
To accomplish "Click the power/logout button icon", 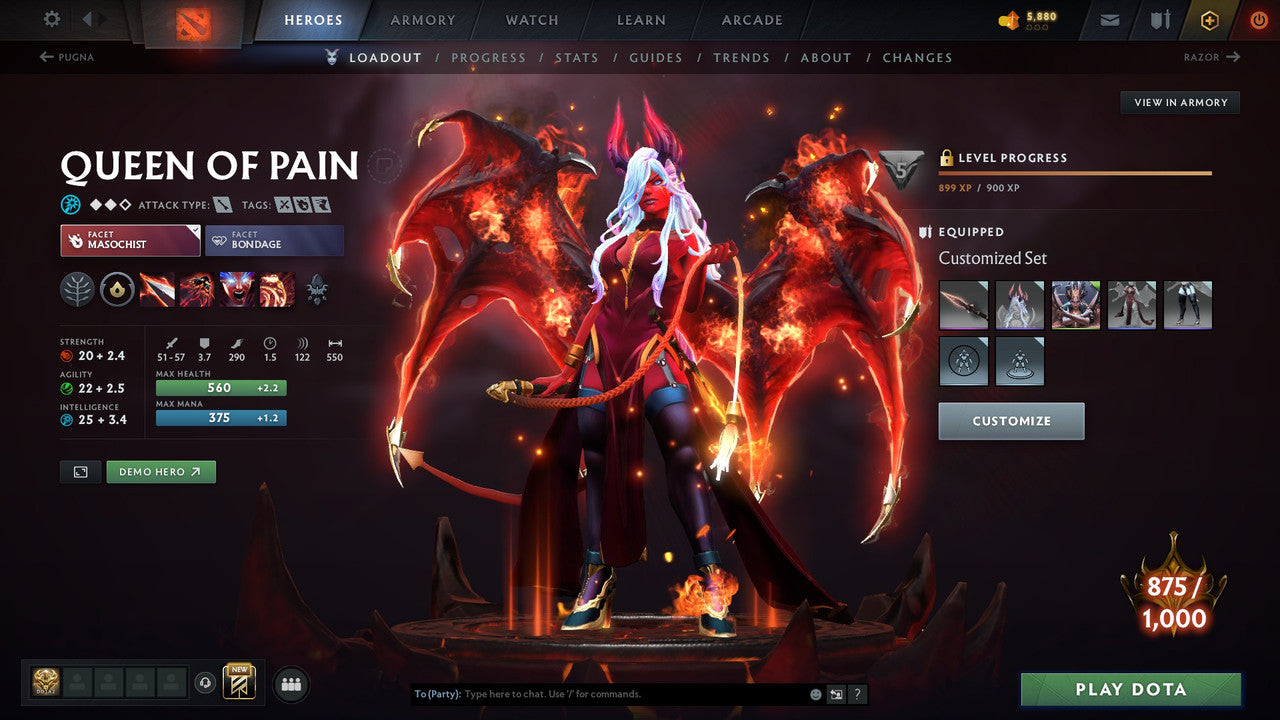I will click(x=1258, y=19).
